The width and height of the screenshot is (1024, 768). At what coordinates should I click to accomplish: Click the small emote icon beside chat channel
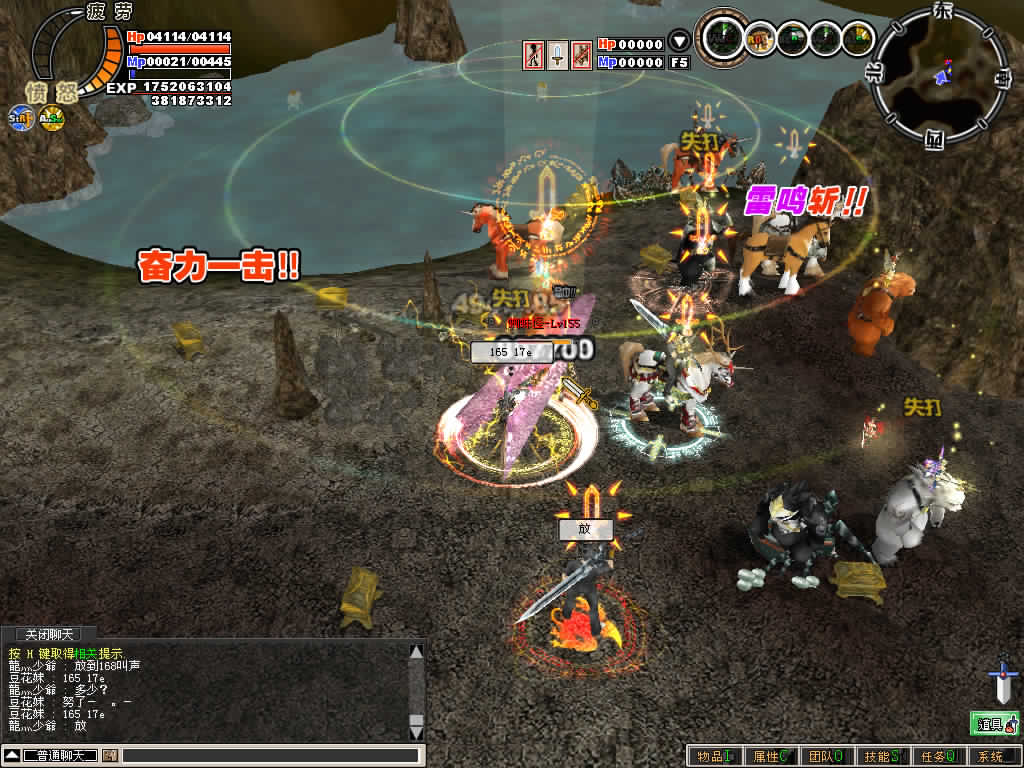(109, 755)
